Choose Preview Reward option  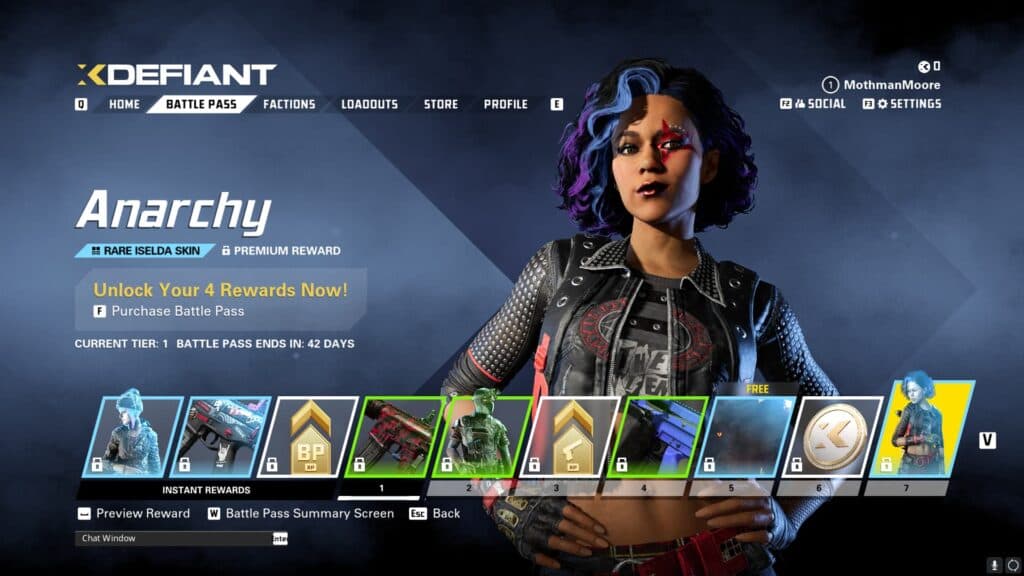(x=143, y=513)
